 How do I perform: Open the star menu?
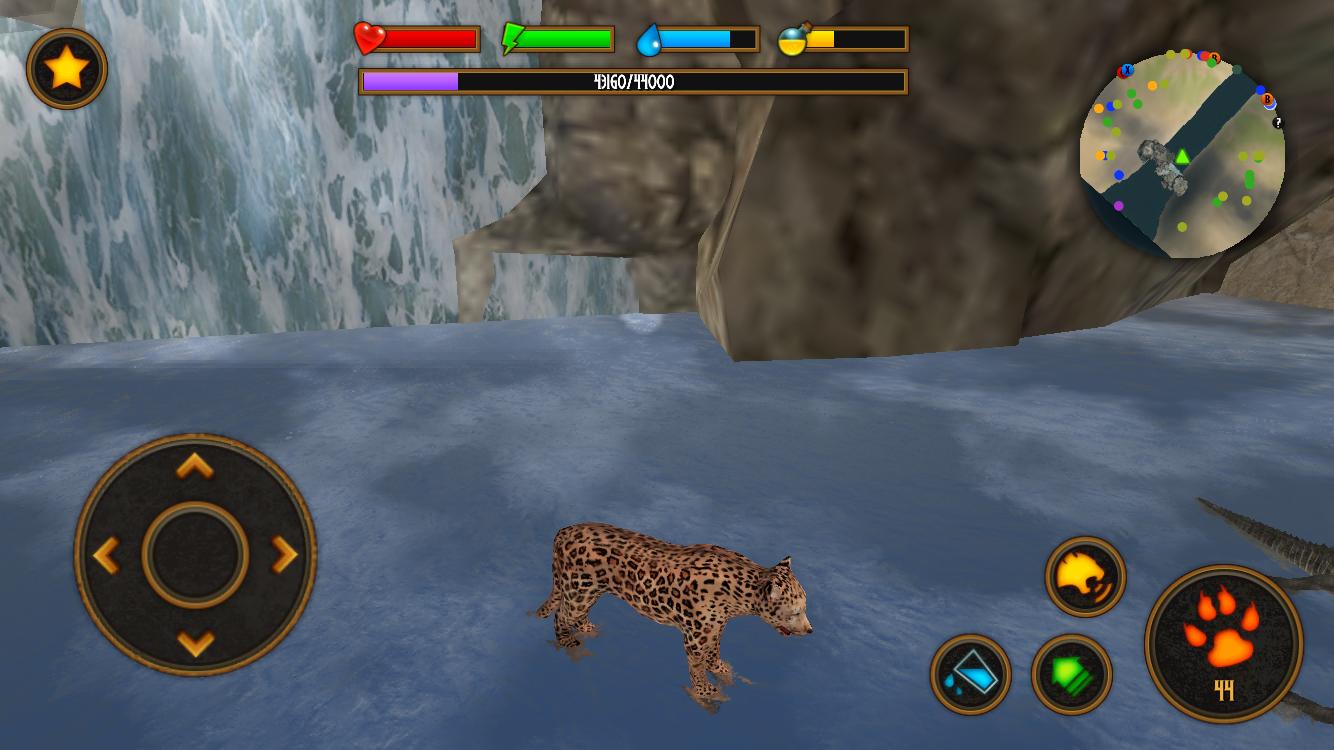point(66,66)
